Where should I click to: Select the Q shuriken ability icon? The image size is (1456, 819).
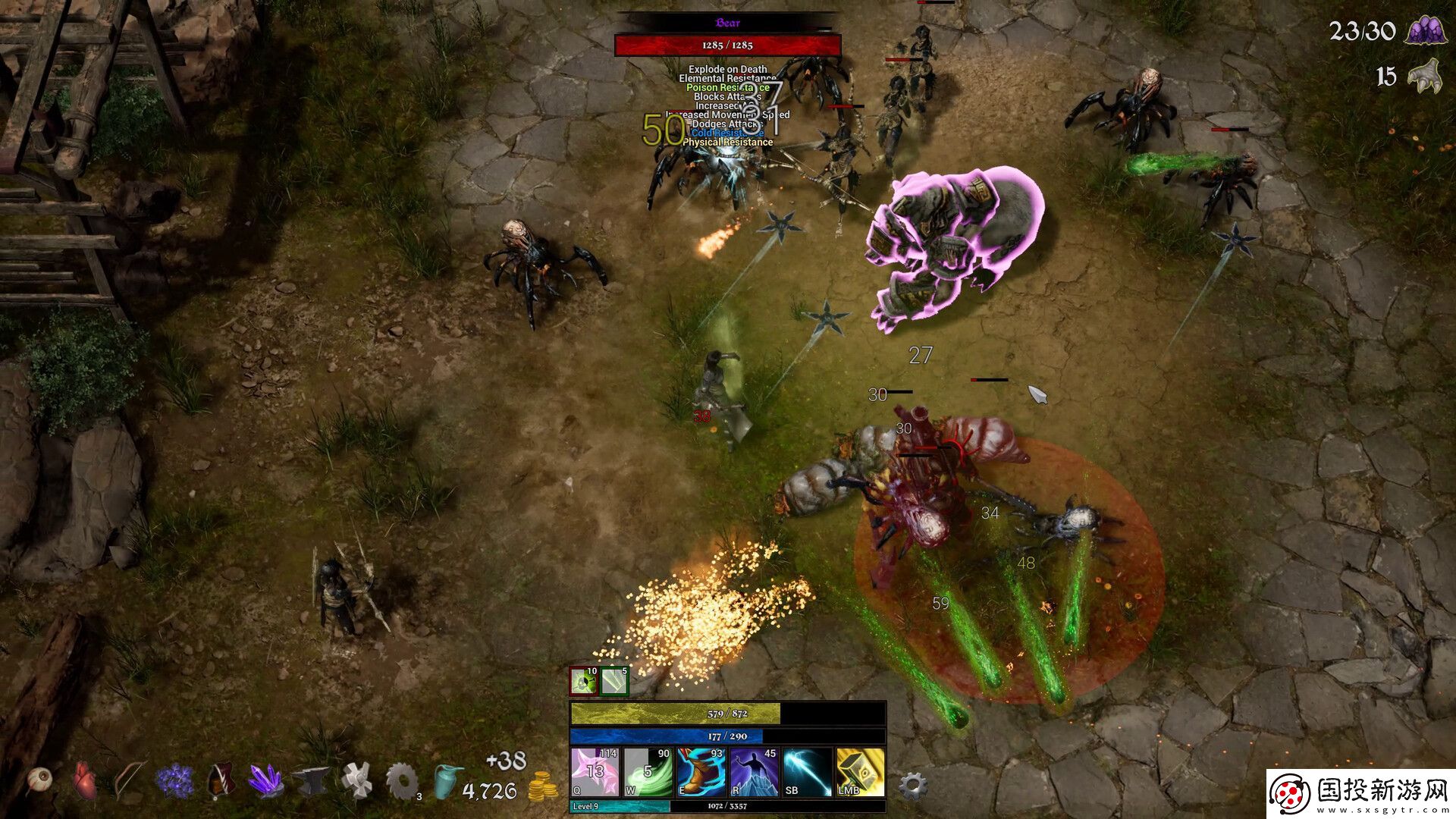[x=595, y=773]
